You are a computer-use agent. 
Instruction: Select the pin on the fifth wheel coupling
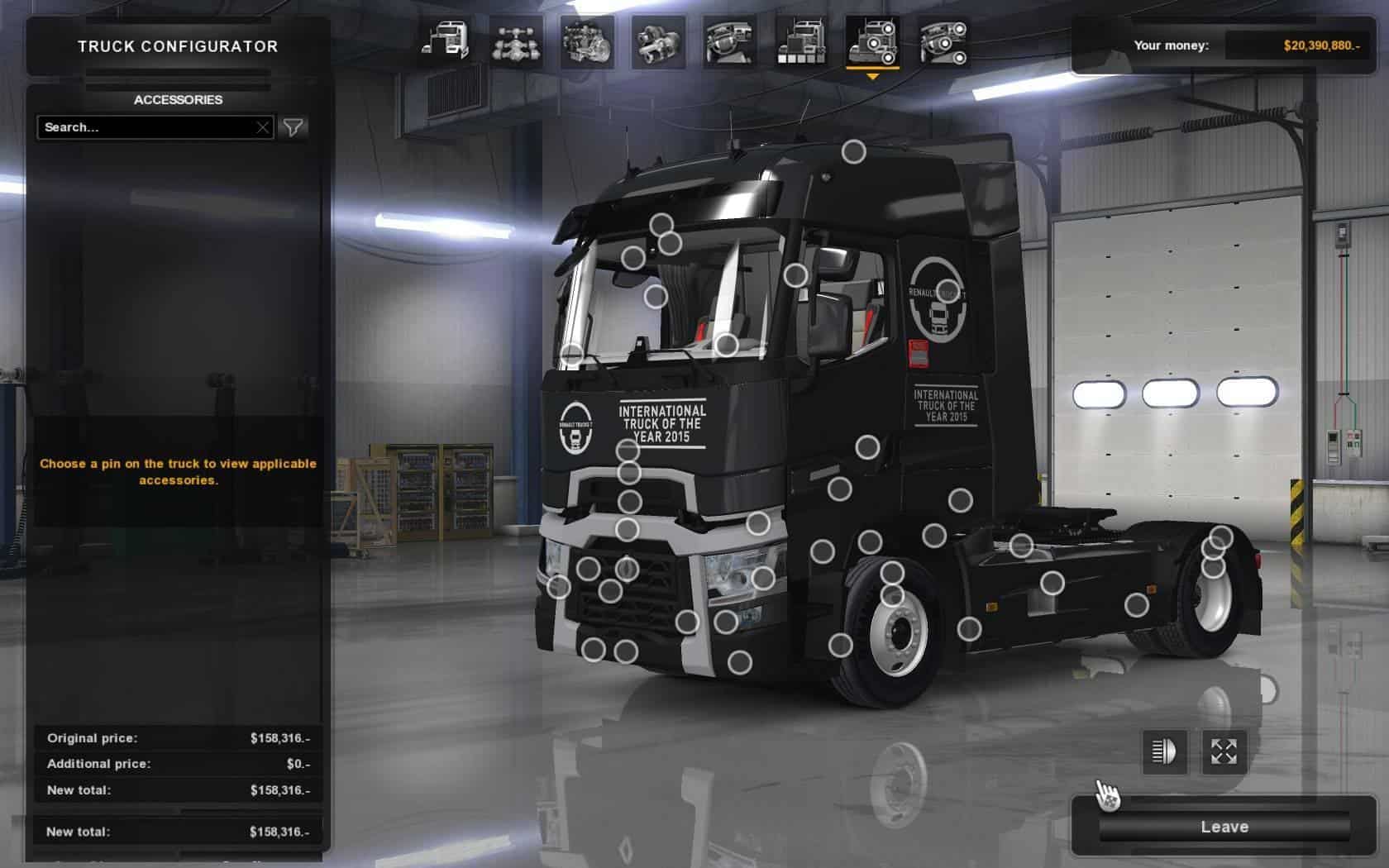click(x=1021, y=545)
